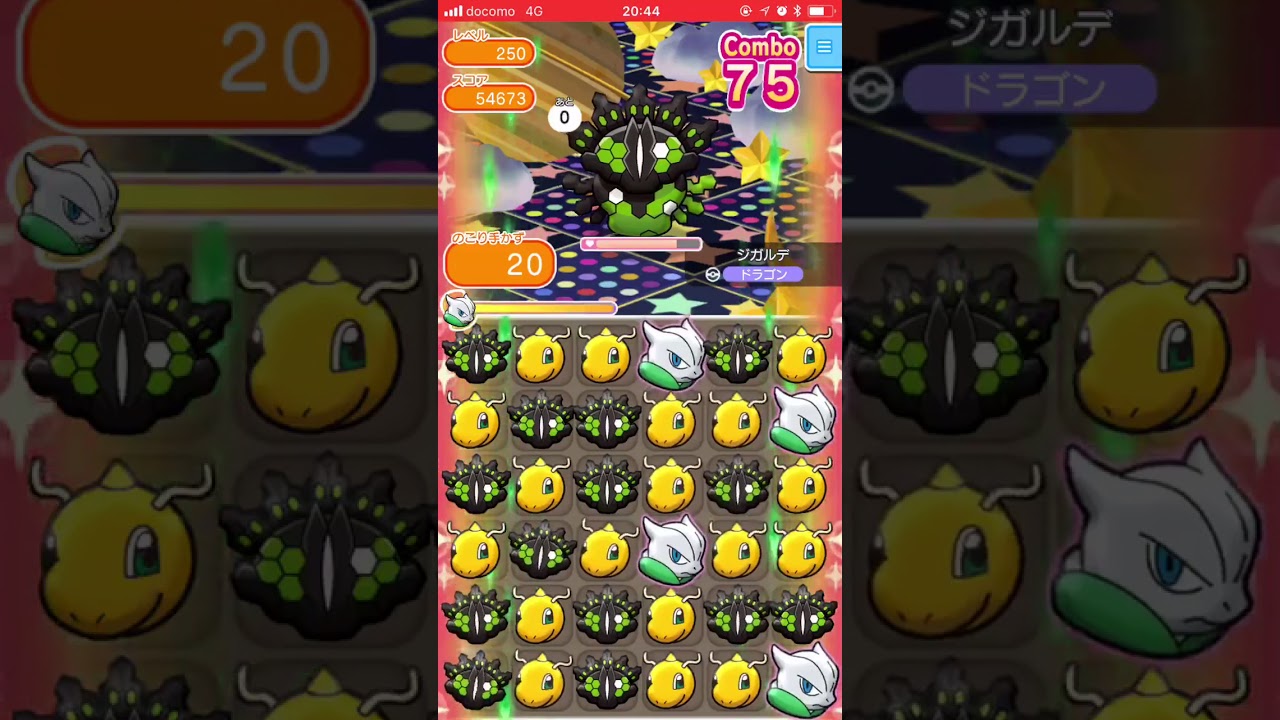This screenshot has height=720, width=1280.
Task: Tap the heart icon on Zygarde's HP bar
Action: [x=590, y=243]
